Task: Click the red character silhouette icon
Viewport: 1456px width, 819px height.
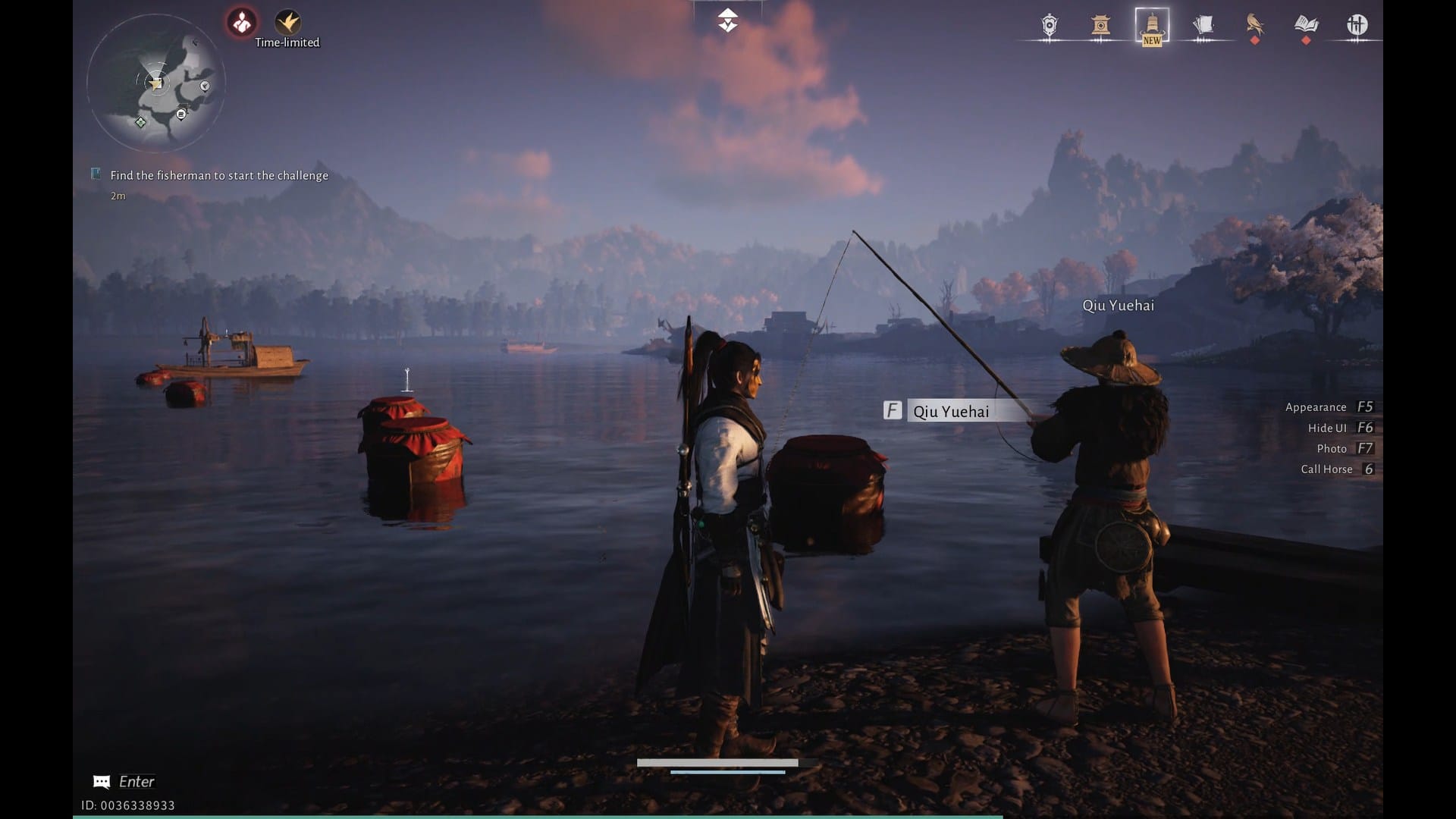Action: (242, 23)
